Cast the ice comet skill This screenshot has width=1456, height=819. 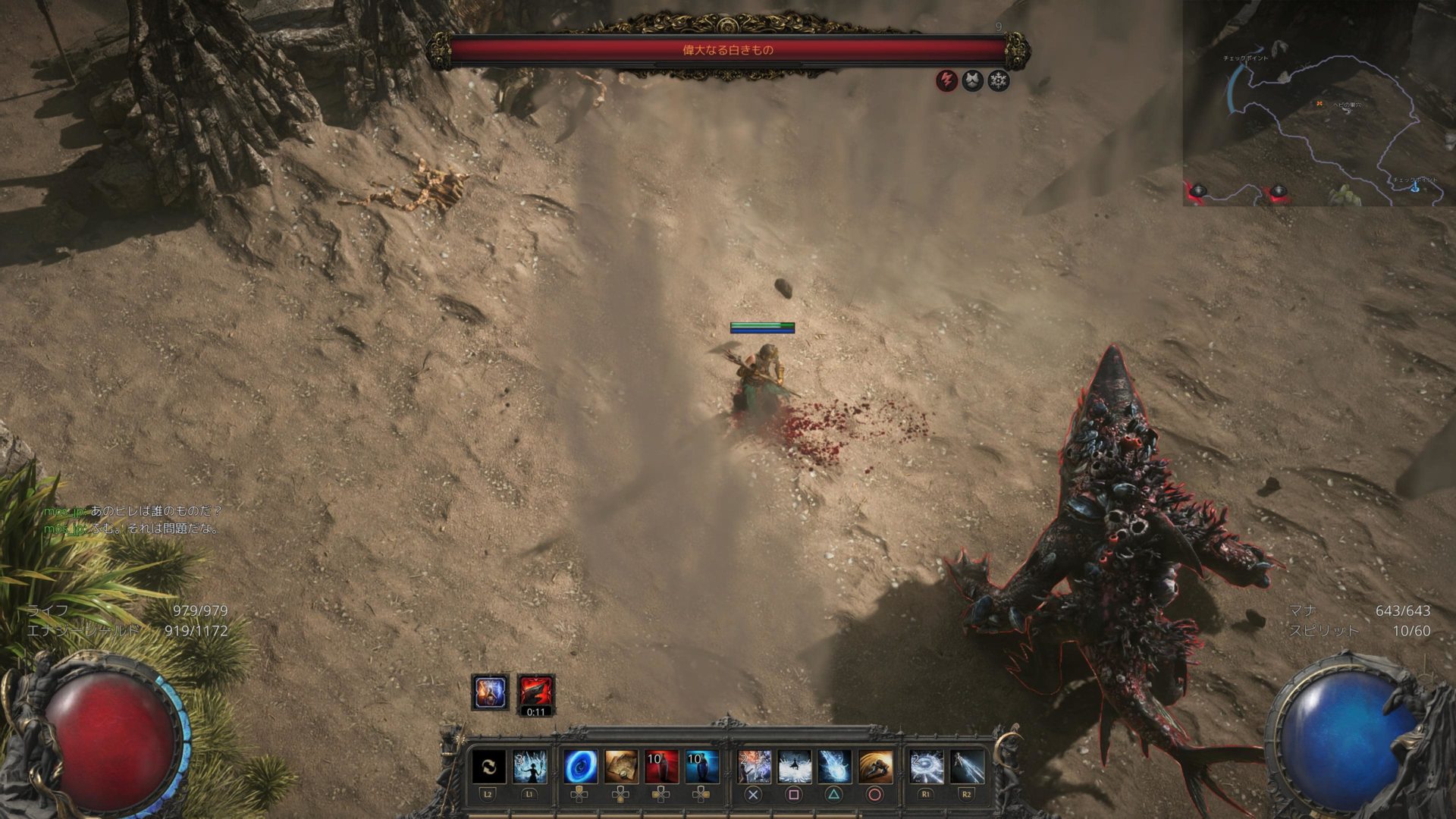click(834, 767)
